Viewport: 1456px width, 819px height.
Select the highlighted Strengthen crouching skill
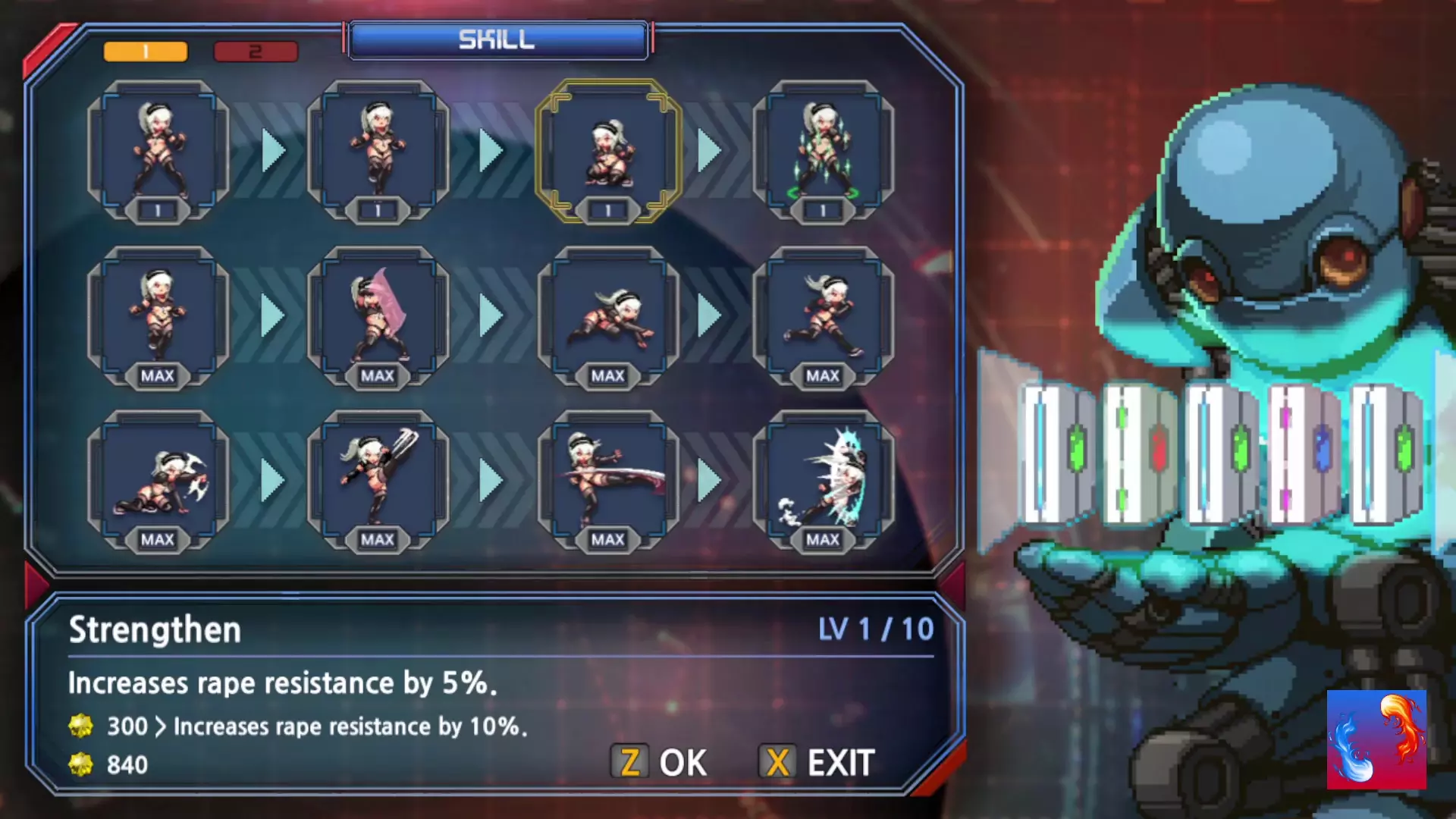(608, 152)
